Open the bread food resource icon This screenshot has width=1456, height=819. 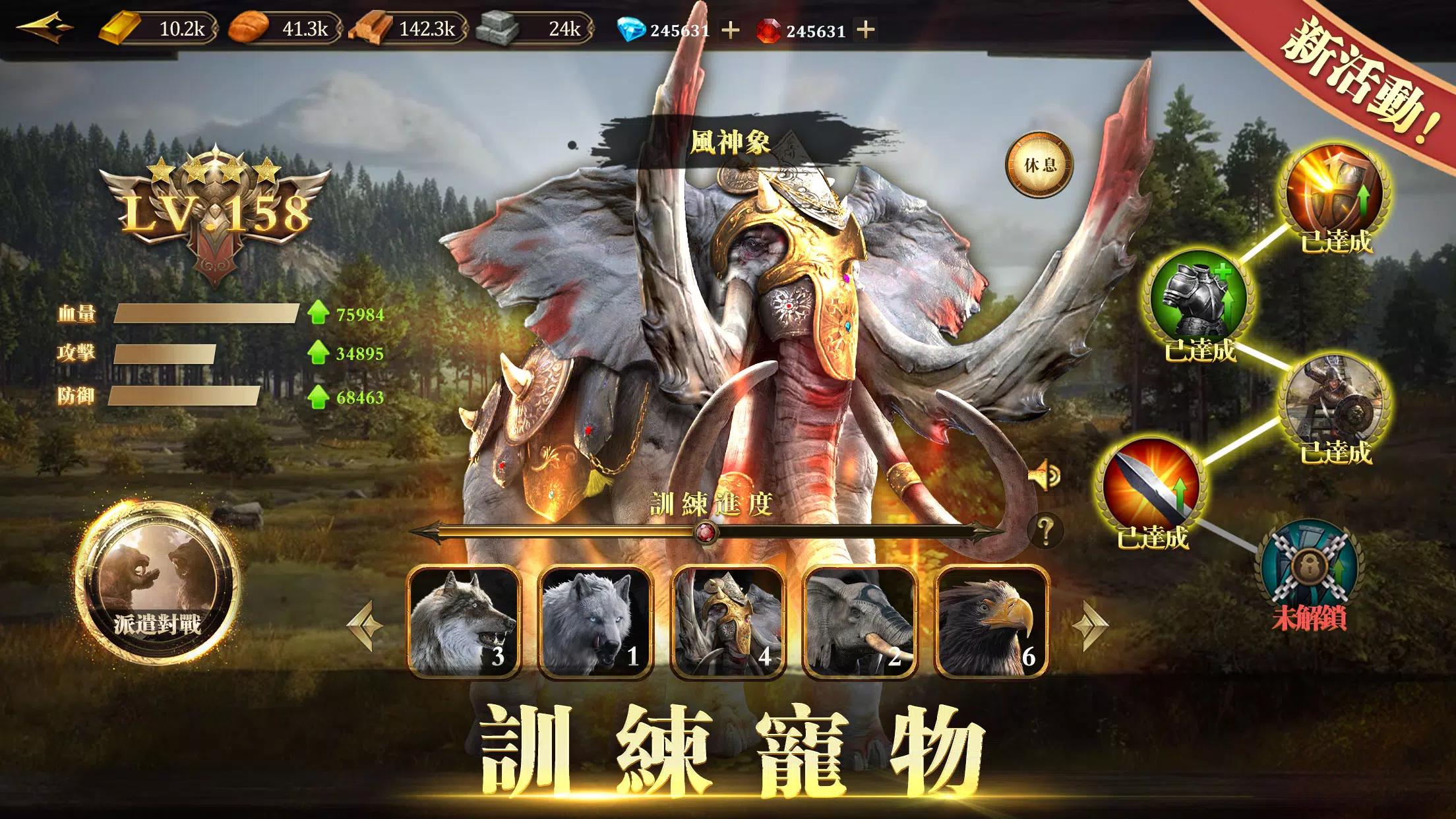251,28
